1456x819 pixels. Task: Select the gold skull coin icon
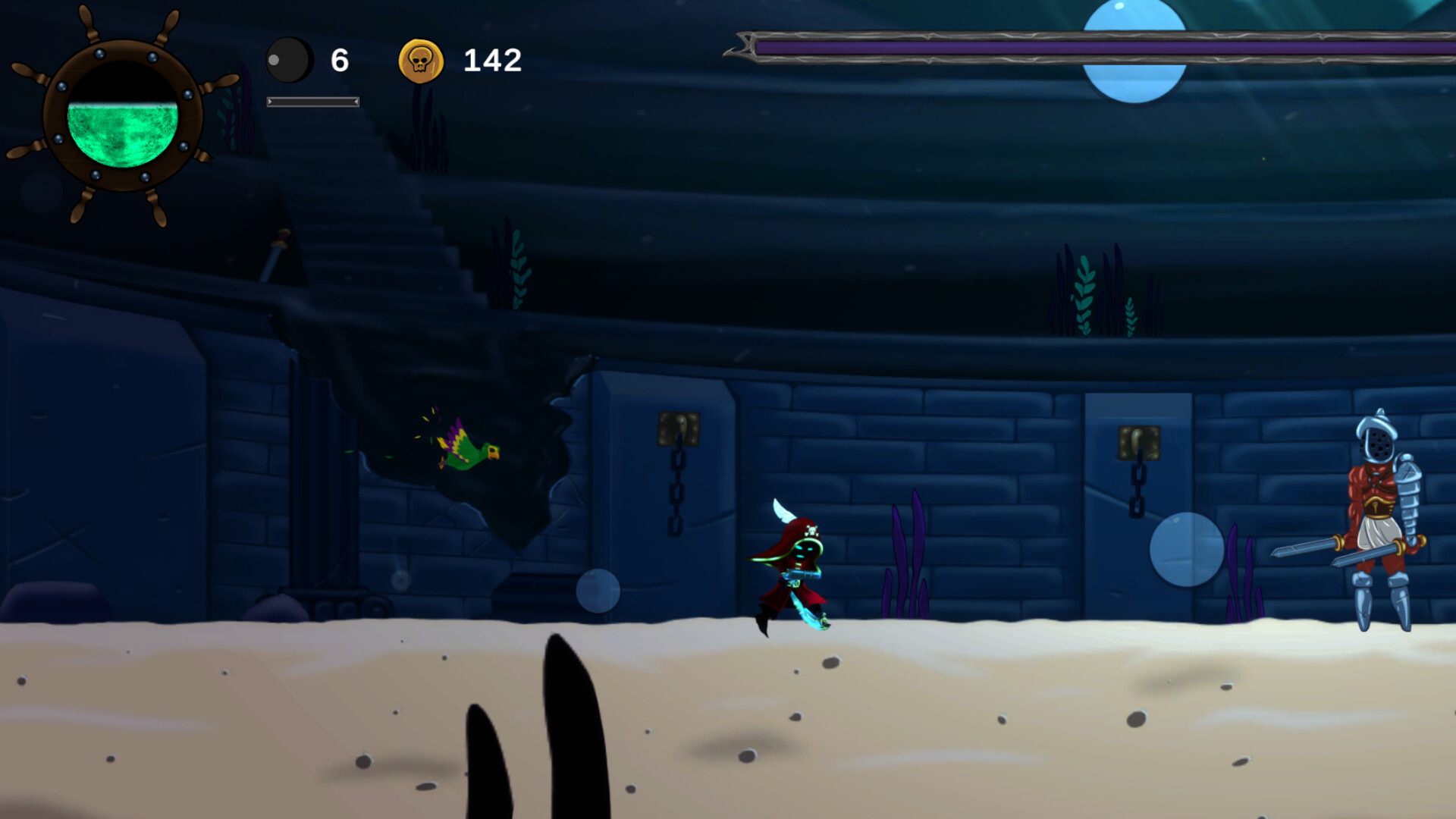coord(421,61)
